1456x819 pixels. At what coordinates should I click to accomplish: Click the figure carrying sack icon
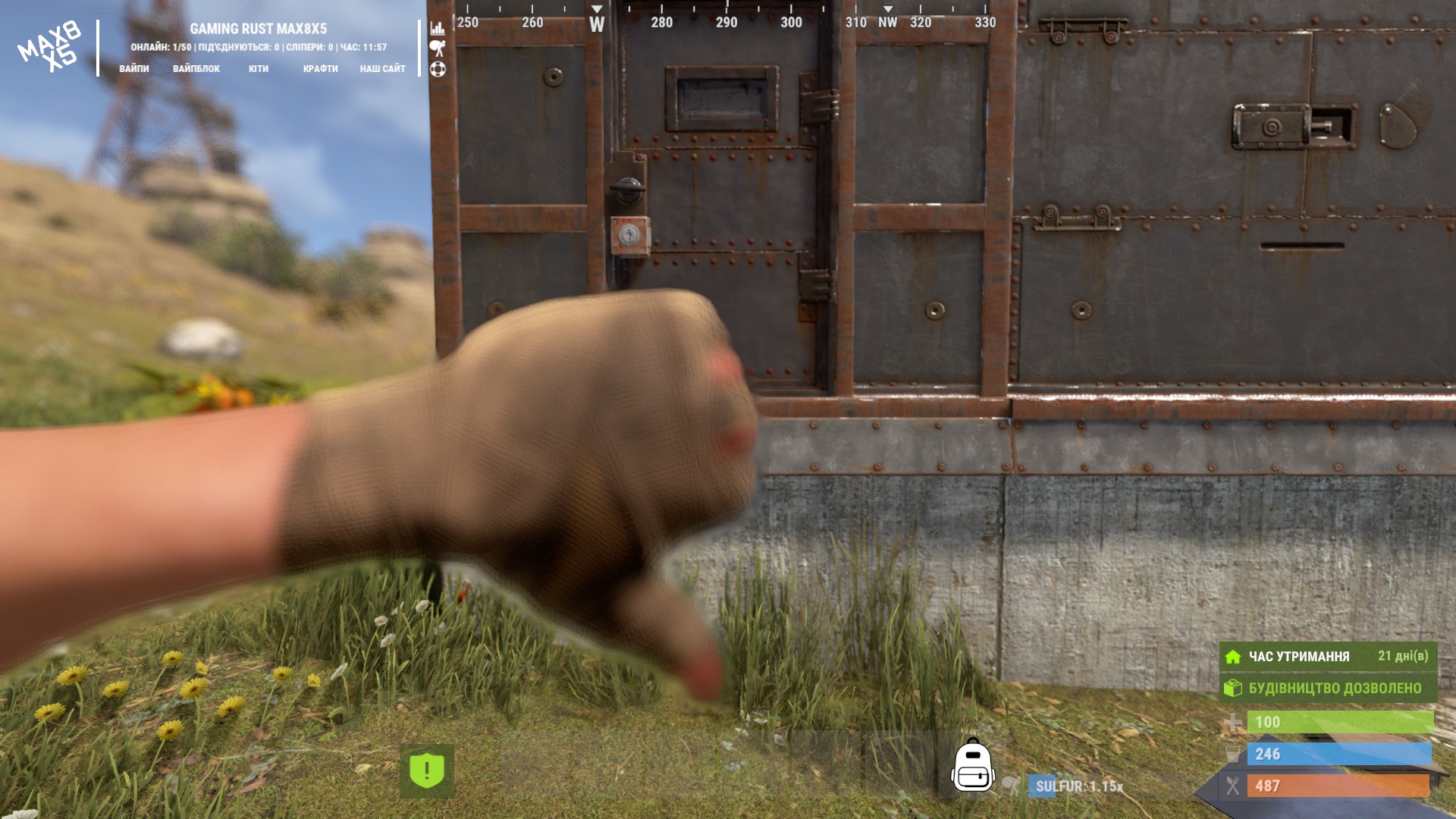tap(438, 49)
